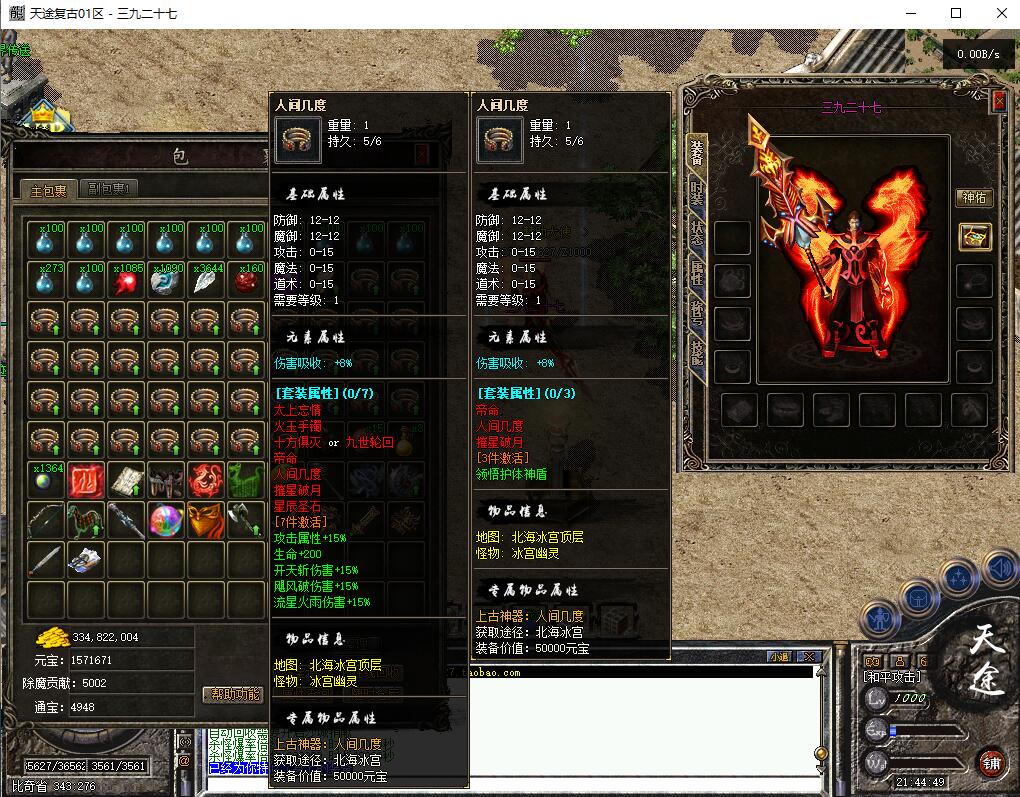The width and height of the screenshot is (1020, 797).
Task: Click the 神佑 blessing button
Action: pos(974,197)
